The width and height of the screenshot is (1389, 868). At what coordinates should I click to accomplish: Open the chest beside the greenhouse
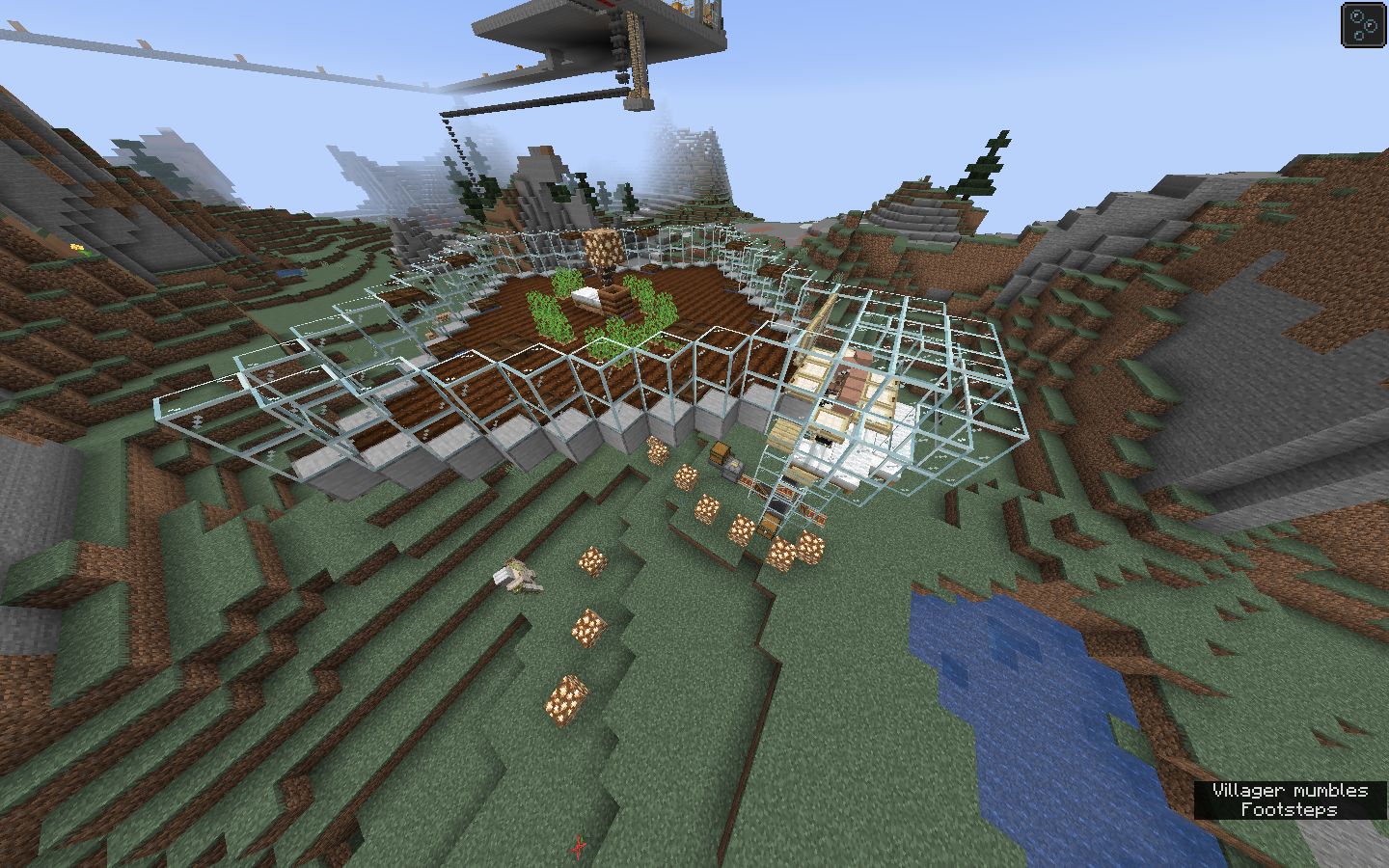pyautogui.click(x=719, y=453)
